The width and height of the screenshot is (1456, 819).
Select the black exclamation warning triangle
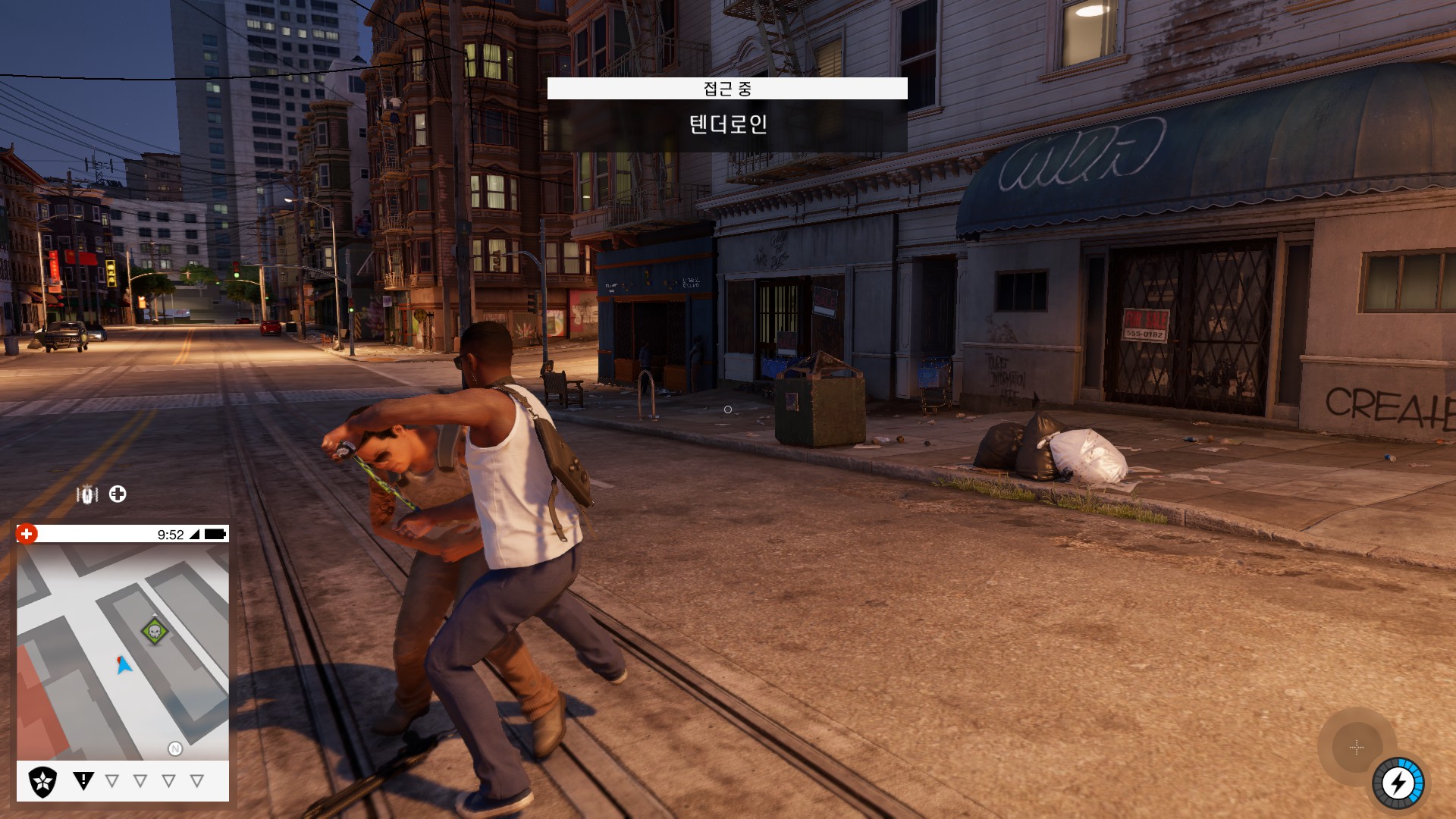pyautogui.click(x=83, y=780)
